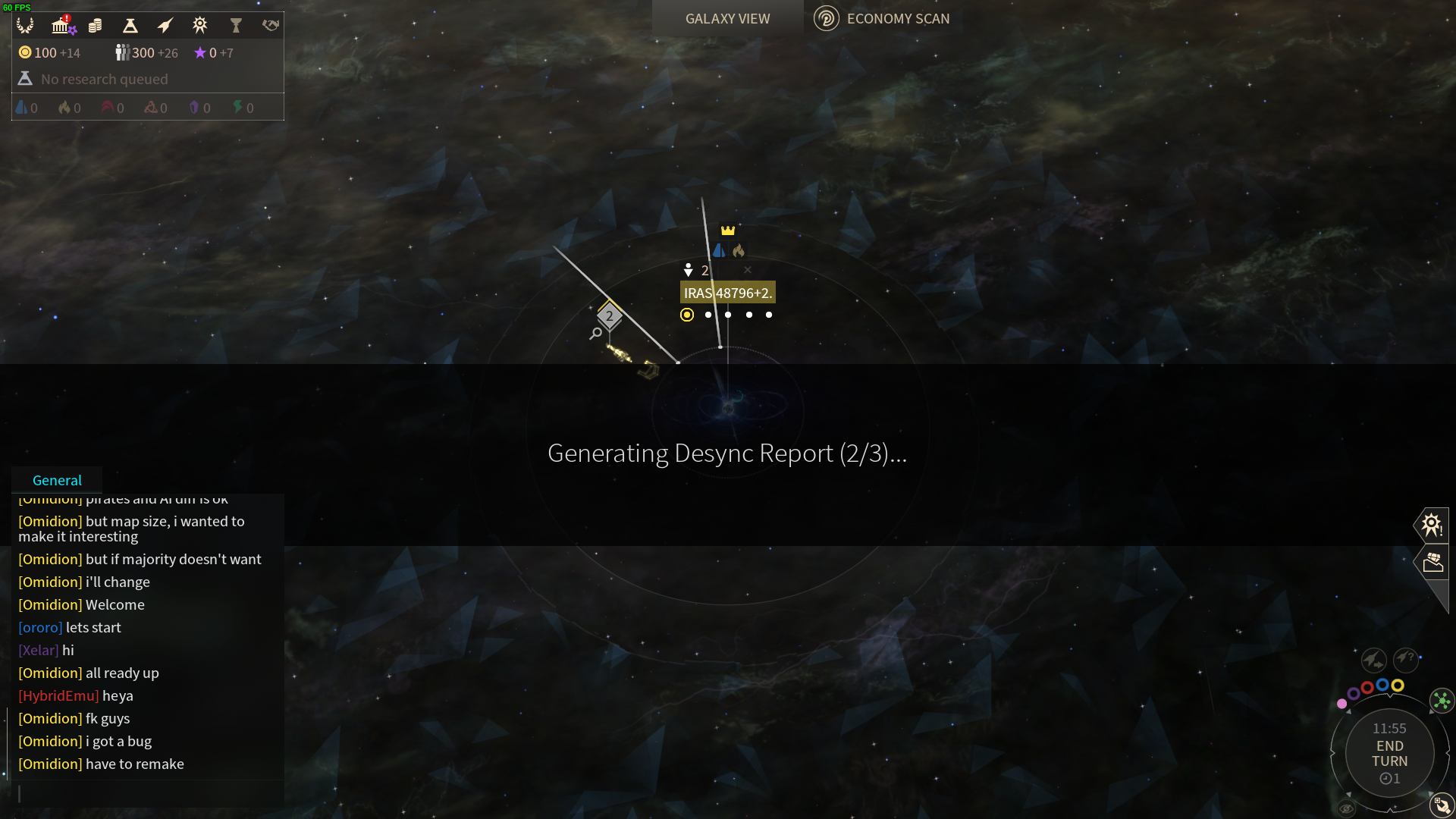Screen dimensions: 1456x819
Task: Activate the Economy Scan button
Action: (x=882, y=19)
